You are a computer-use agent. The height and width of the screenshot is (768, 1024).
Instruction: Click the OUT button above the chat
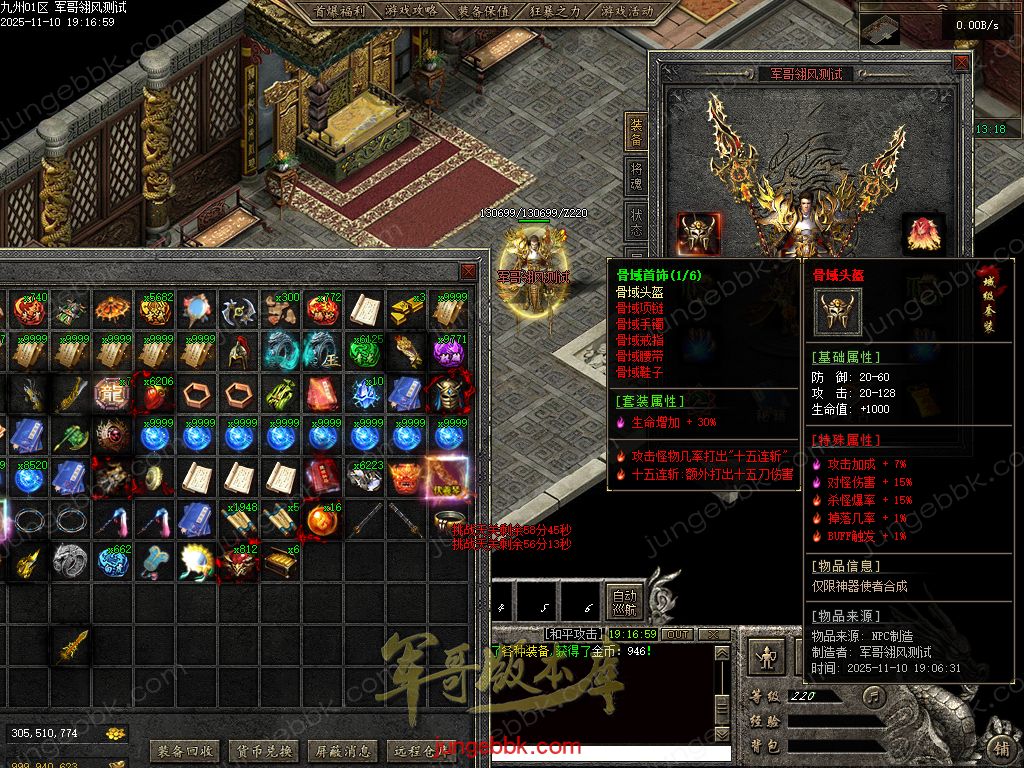tap(678, 634)
